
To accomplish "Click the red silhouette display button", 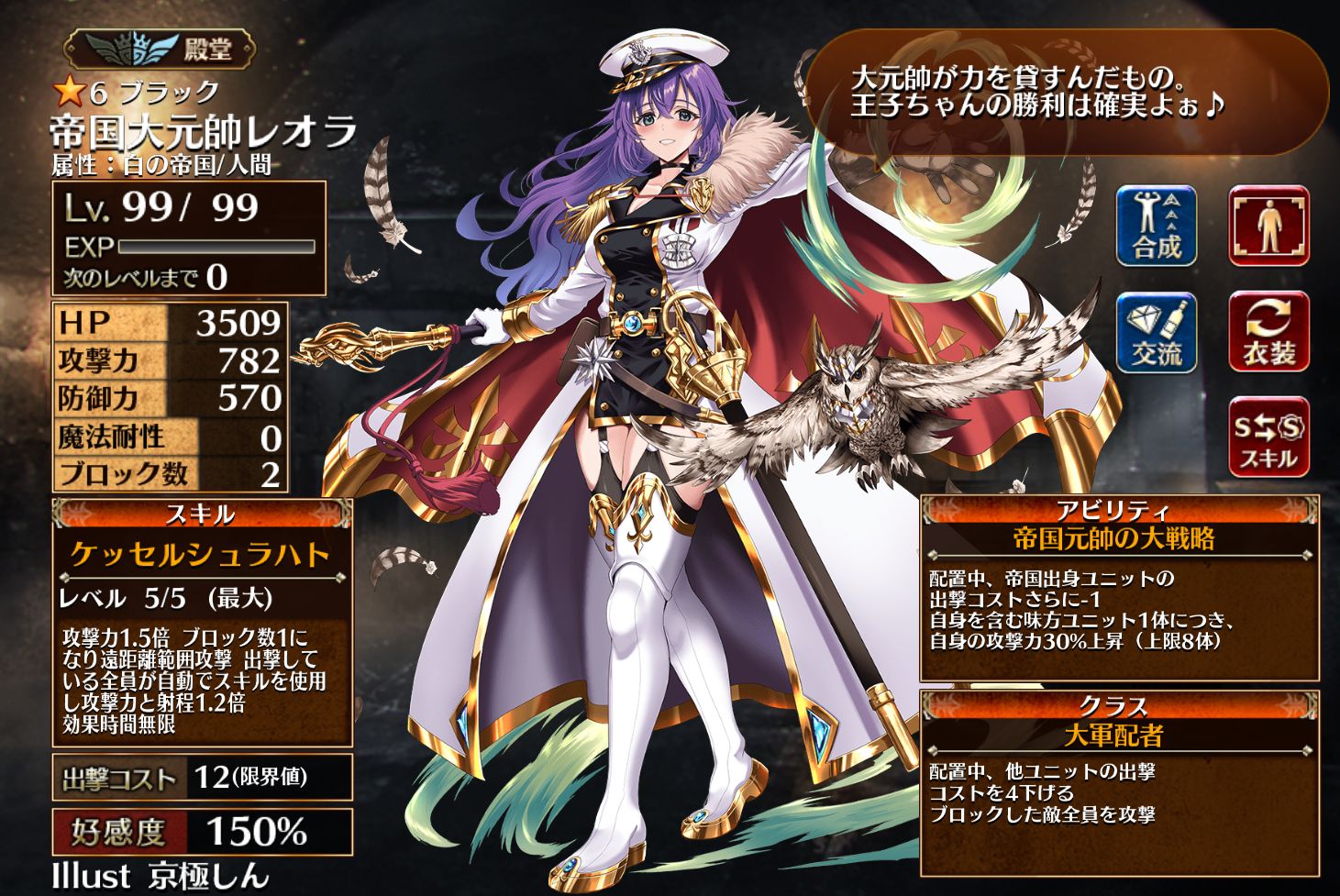I will coord(1268,226).
